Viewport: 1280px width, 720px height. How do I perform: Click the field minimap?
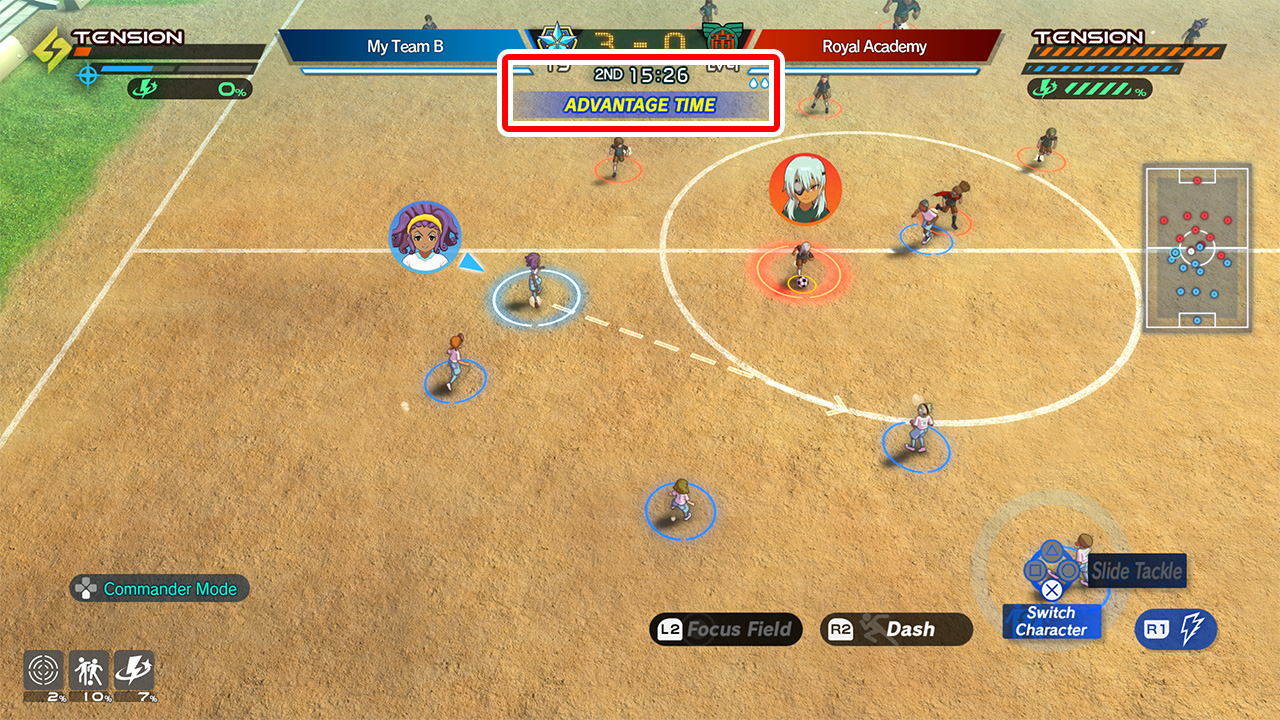tap(1197, 247)
